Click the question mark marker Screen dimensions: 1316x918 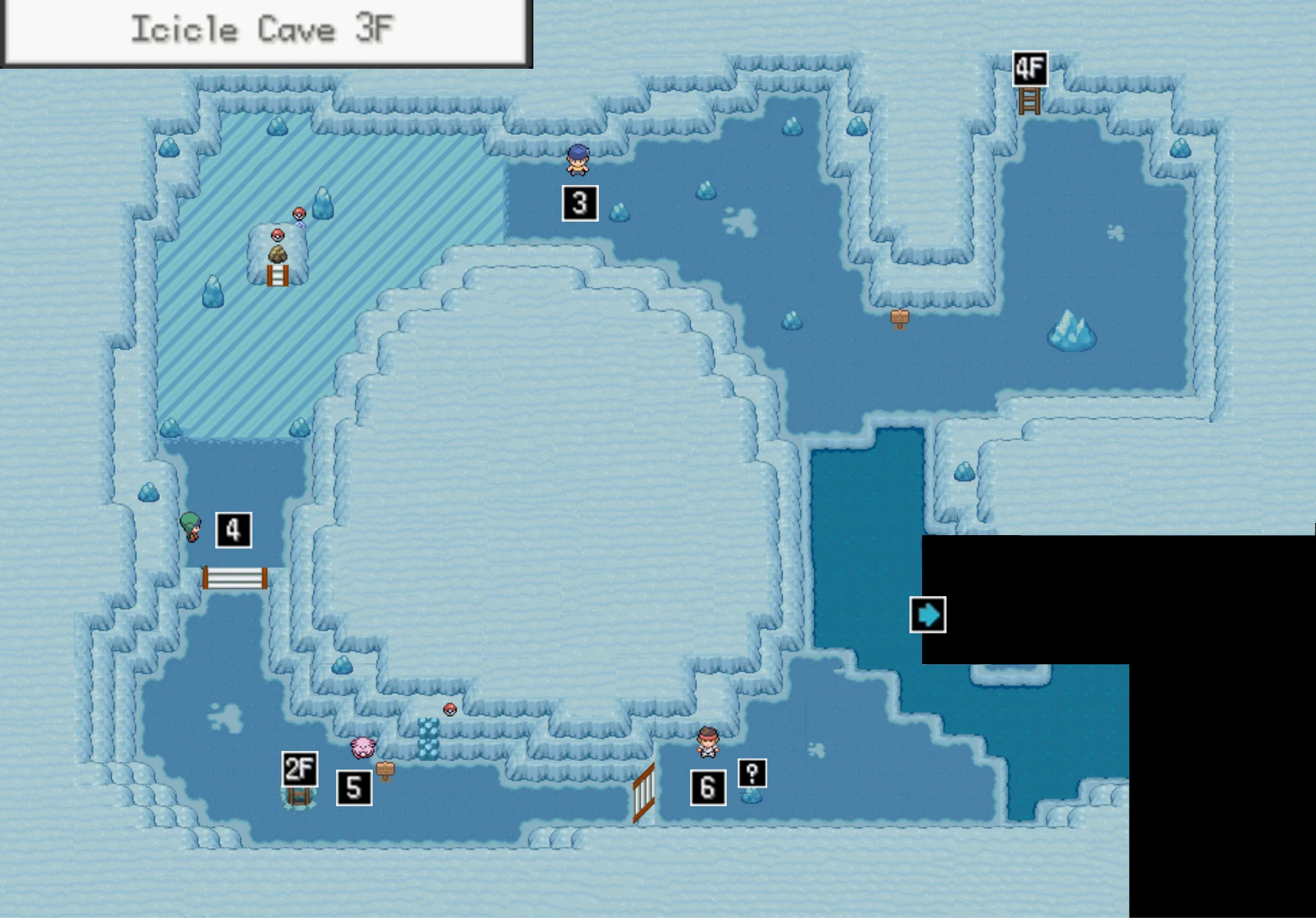752,773
